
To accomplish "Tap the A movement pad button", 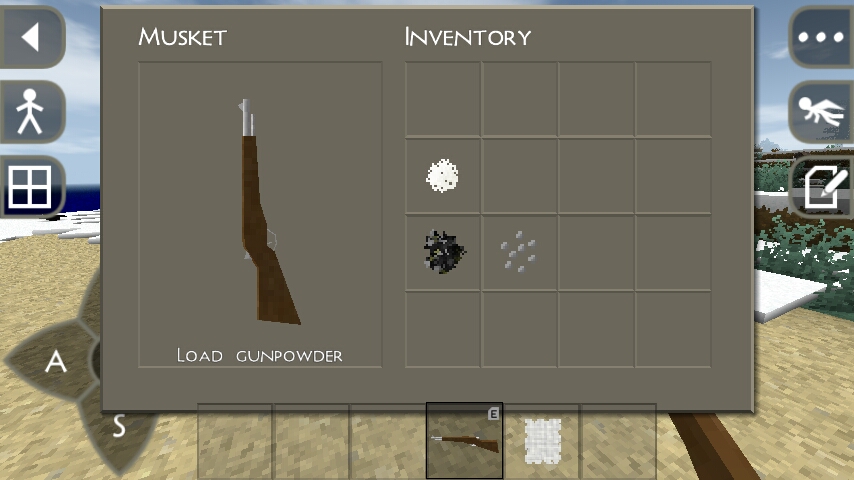I will [x=56, y=362].
